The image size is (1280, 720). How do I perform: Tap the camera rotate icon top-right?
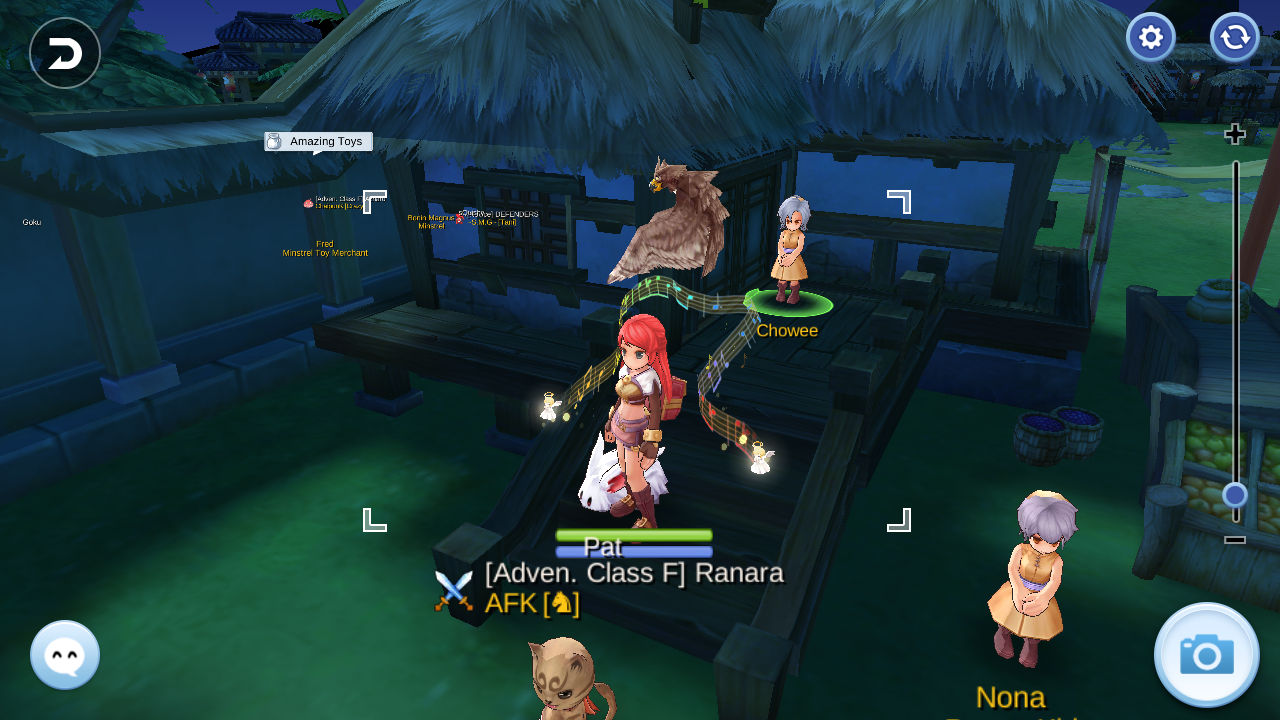pyautogui.click(x=1234, y=37)
